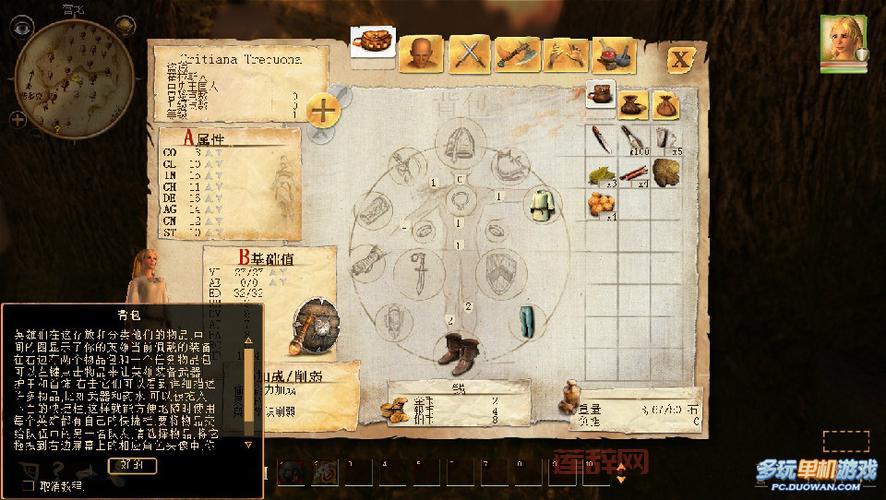Close the inventory with the X button

[682, 58]
